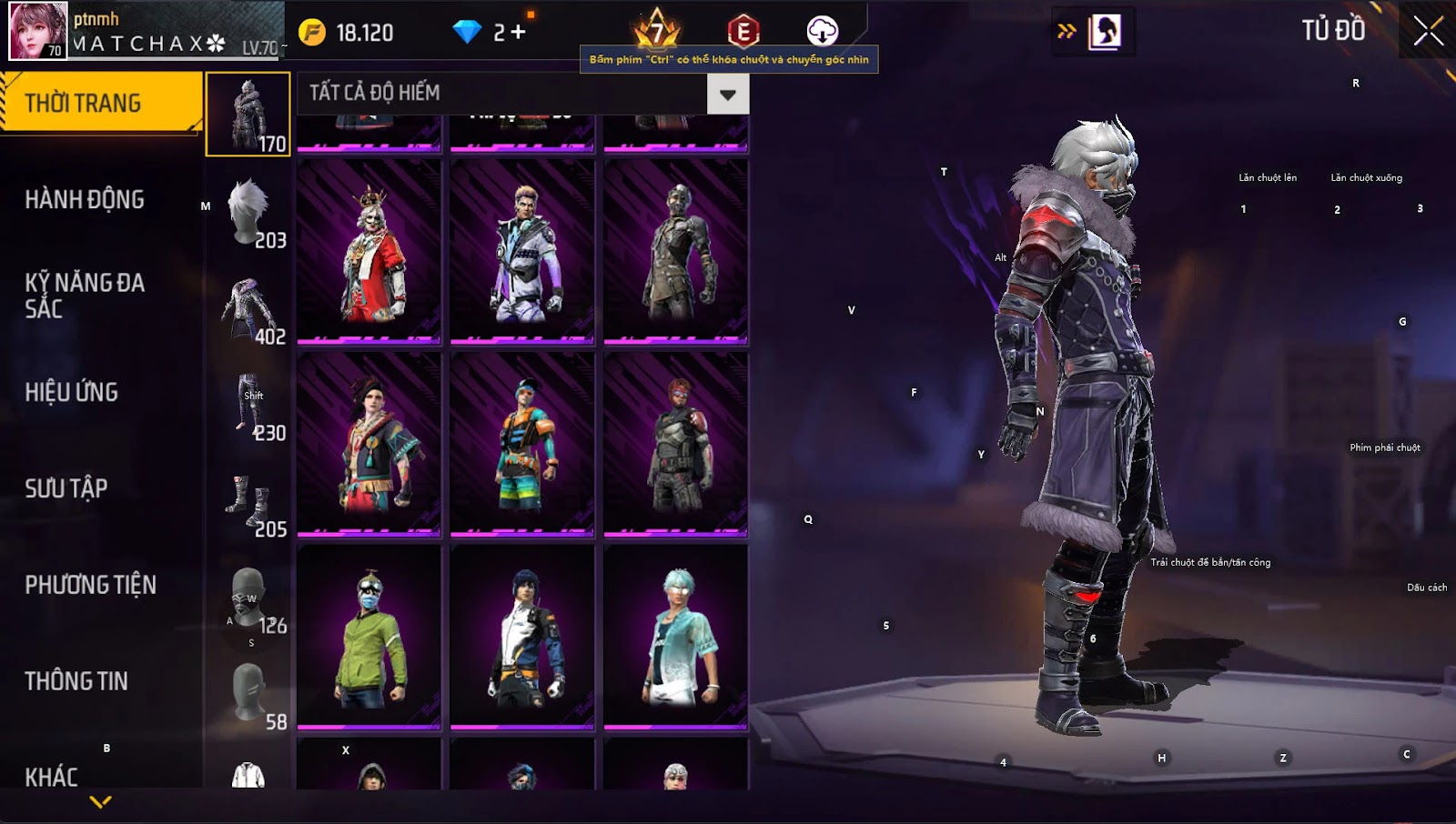
Task: Close the wardrobe with the X button
Action: pos(1428,32)
